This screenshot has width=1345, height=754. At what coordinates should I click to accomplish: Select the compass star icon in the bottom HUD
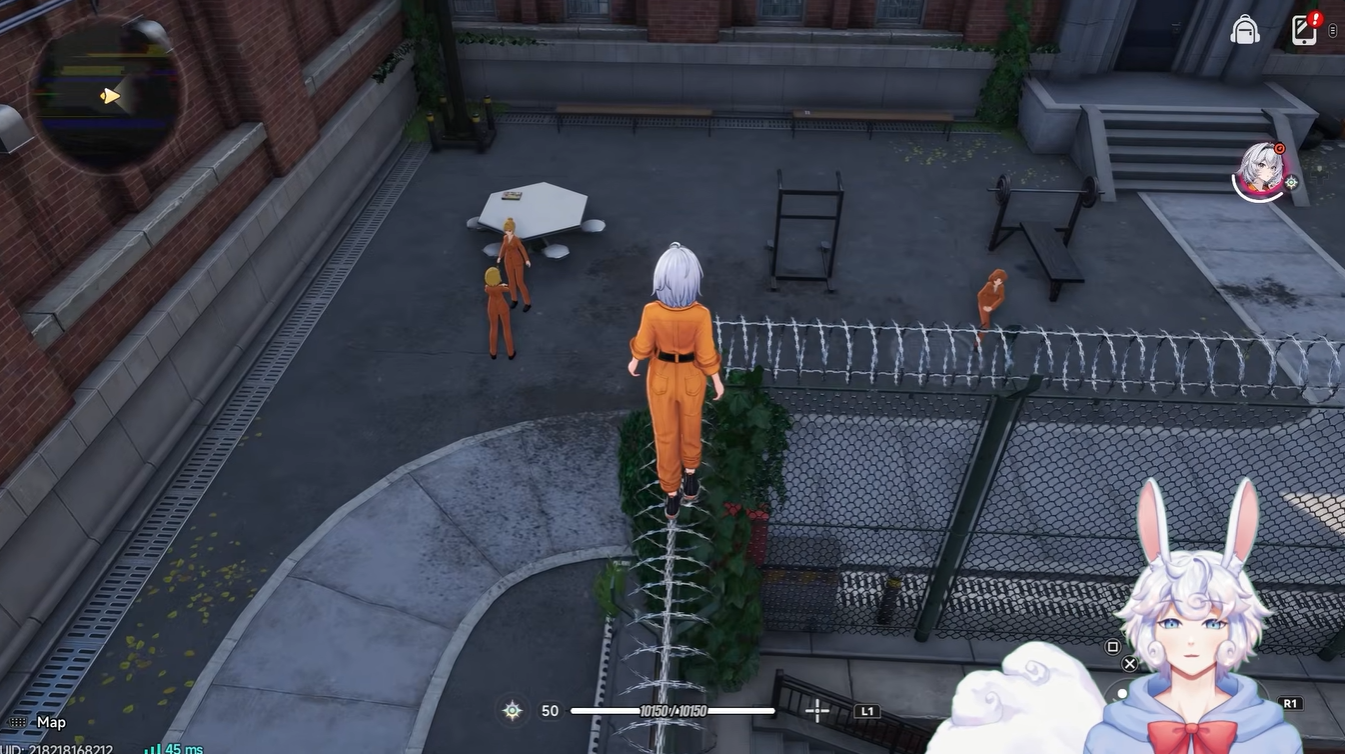[511, 710]
